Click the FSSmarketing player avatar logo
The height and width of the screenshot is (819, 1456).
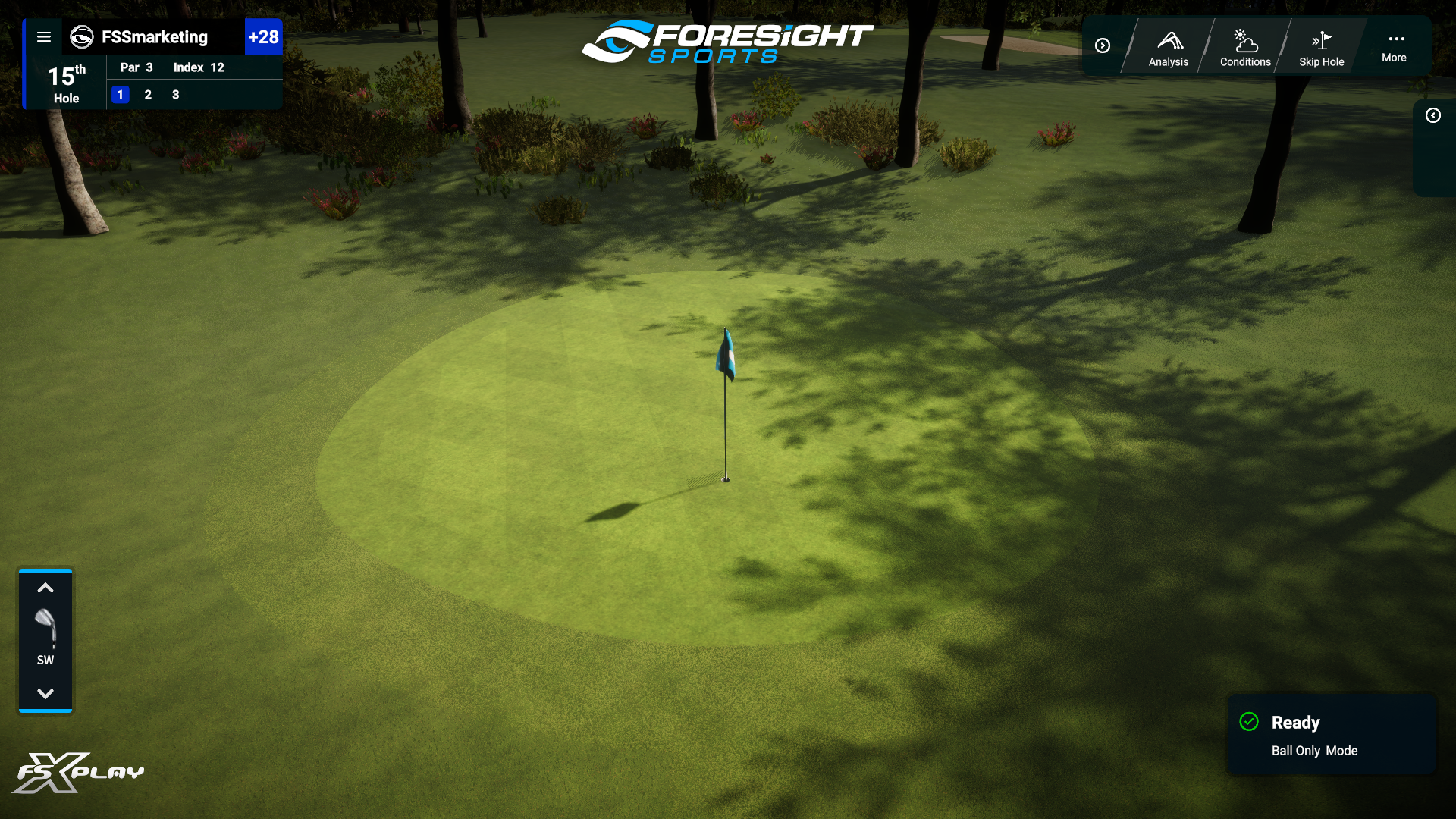81,37
